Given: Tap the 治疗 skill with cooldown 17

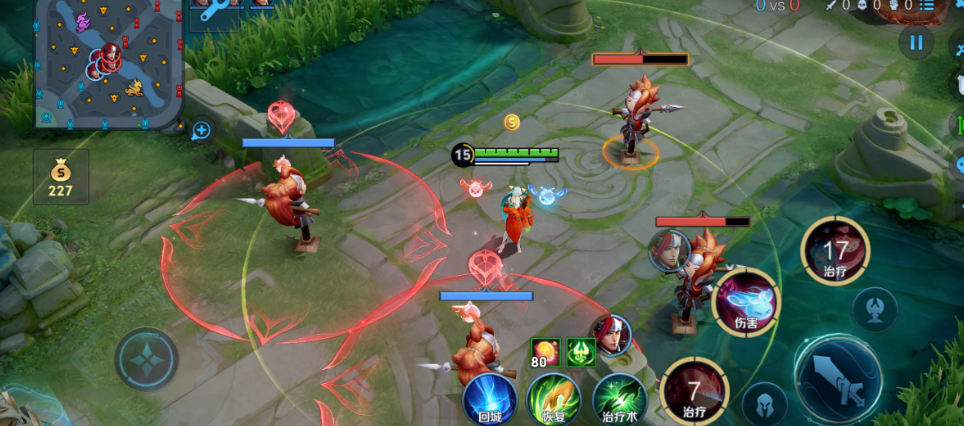Looking at the screenshot, I should pyautogui.click(x=835, y=250).
